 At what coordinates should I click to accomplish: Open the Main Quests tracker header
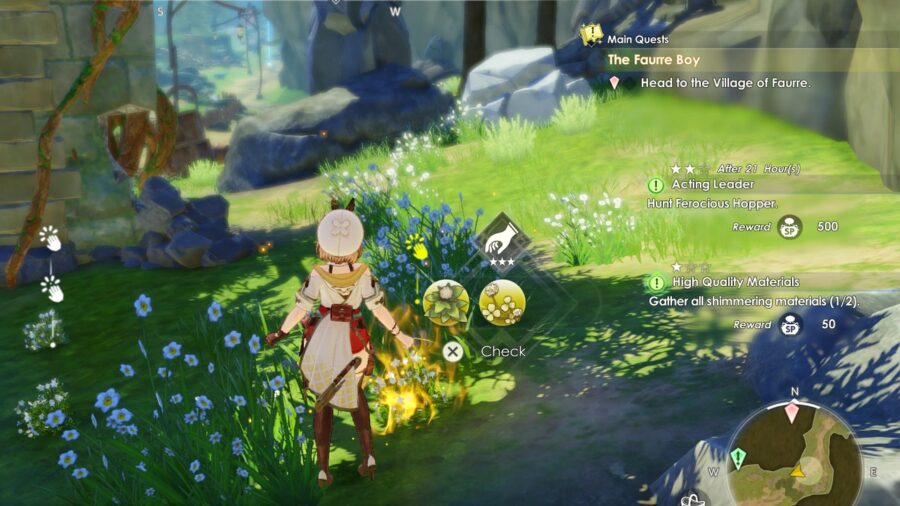point(639,39)
